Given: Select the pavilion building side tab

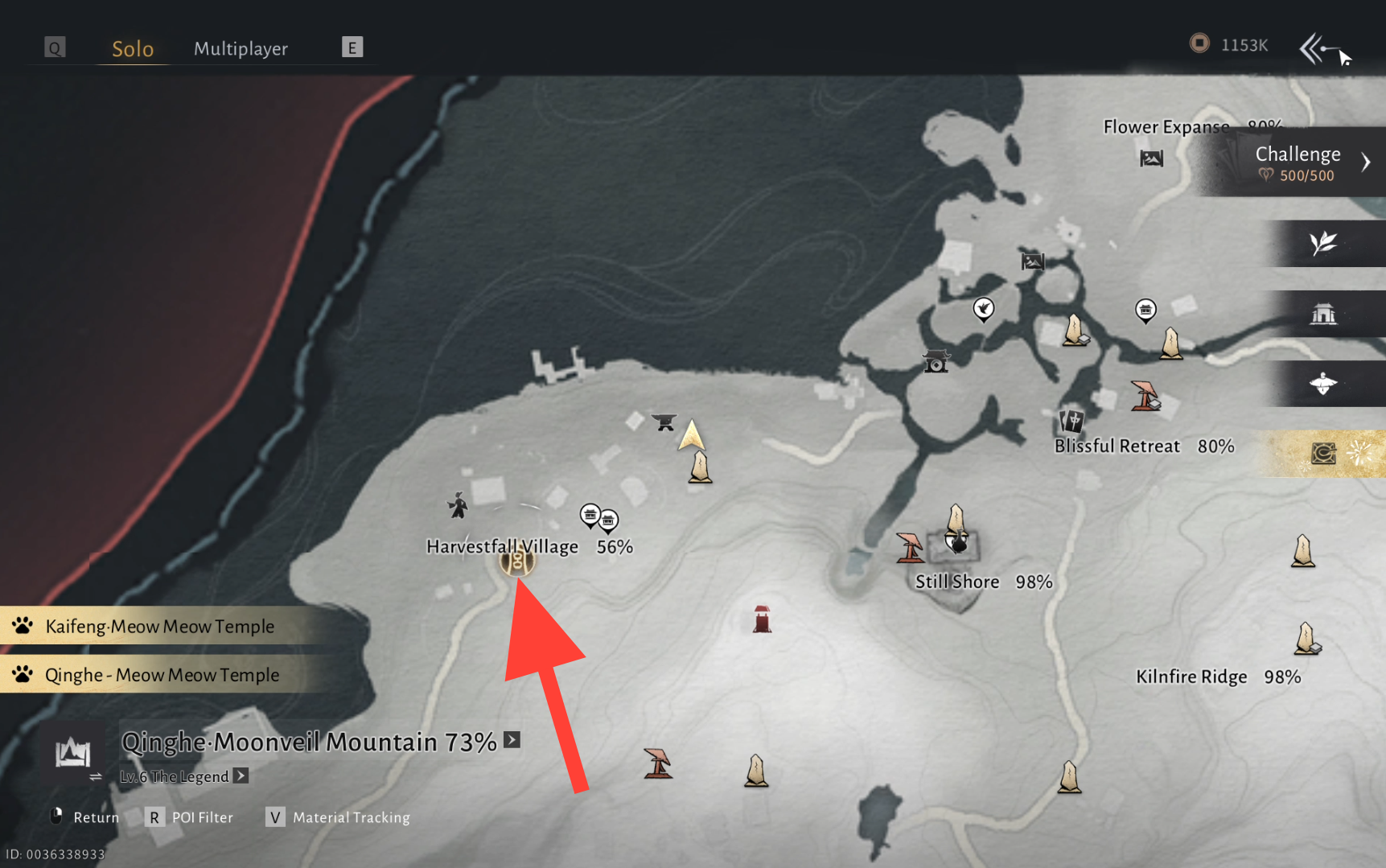Looking at the screenshot, I should [x=1323, y=314].
